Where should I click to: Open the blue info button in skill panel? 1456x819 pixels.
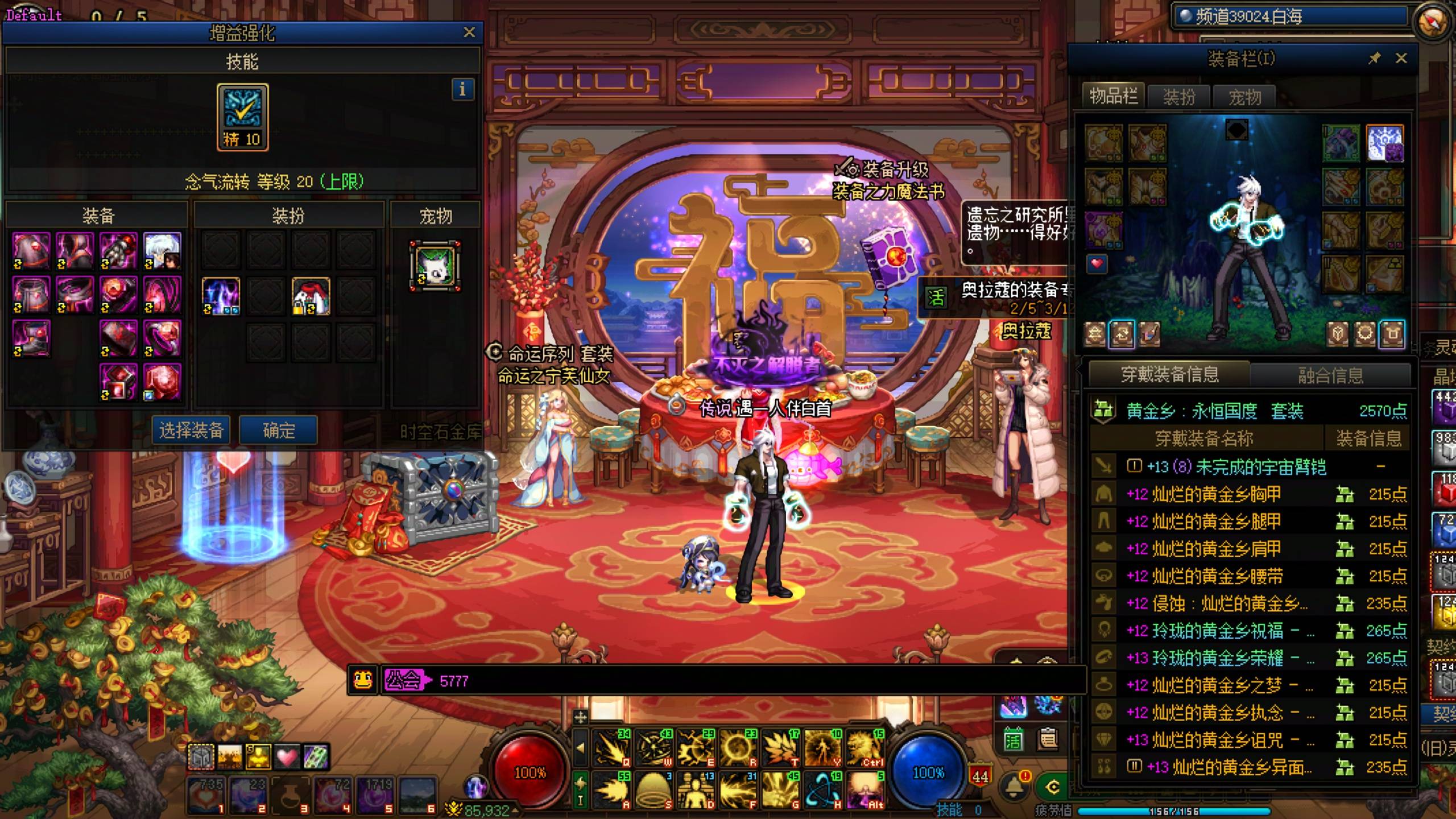click(x=462, y=89)
